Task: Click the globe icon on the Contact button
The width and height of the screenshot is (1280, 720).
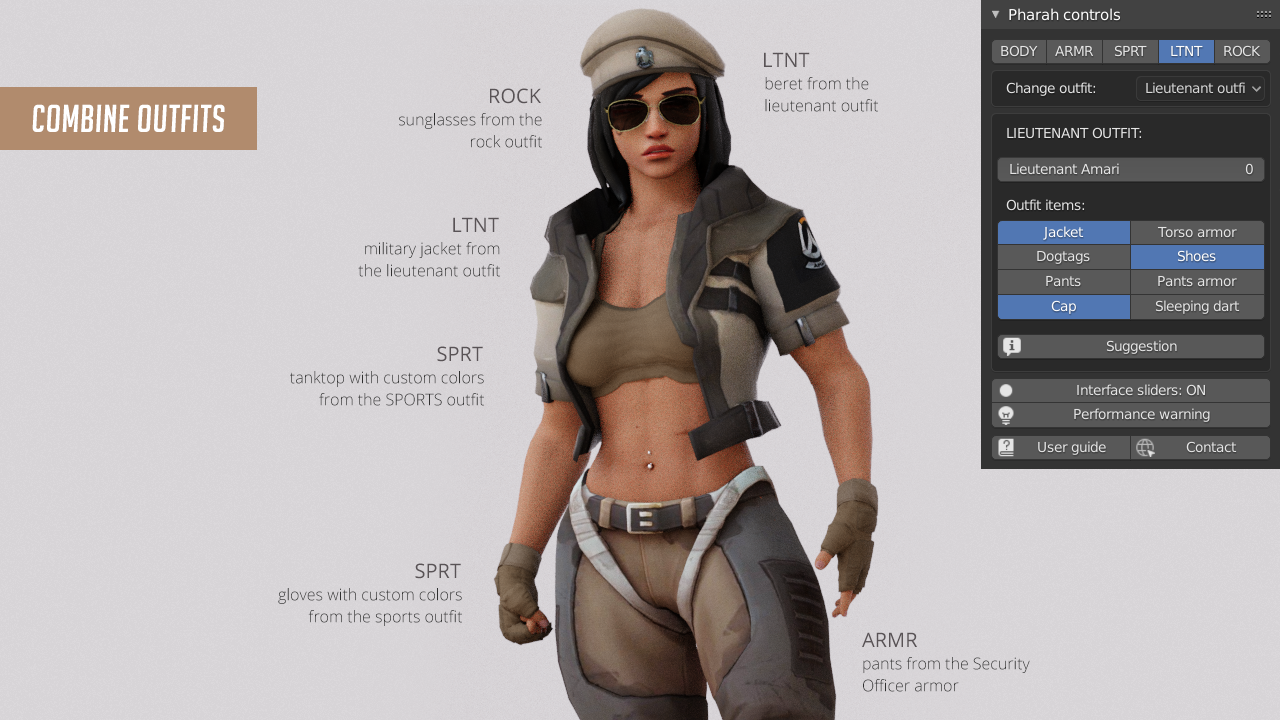Action: [1146, 447]
